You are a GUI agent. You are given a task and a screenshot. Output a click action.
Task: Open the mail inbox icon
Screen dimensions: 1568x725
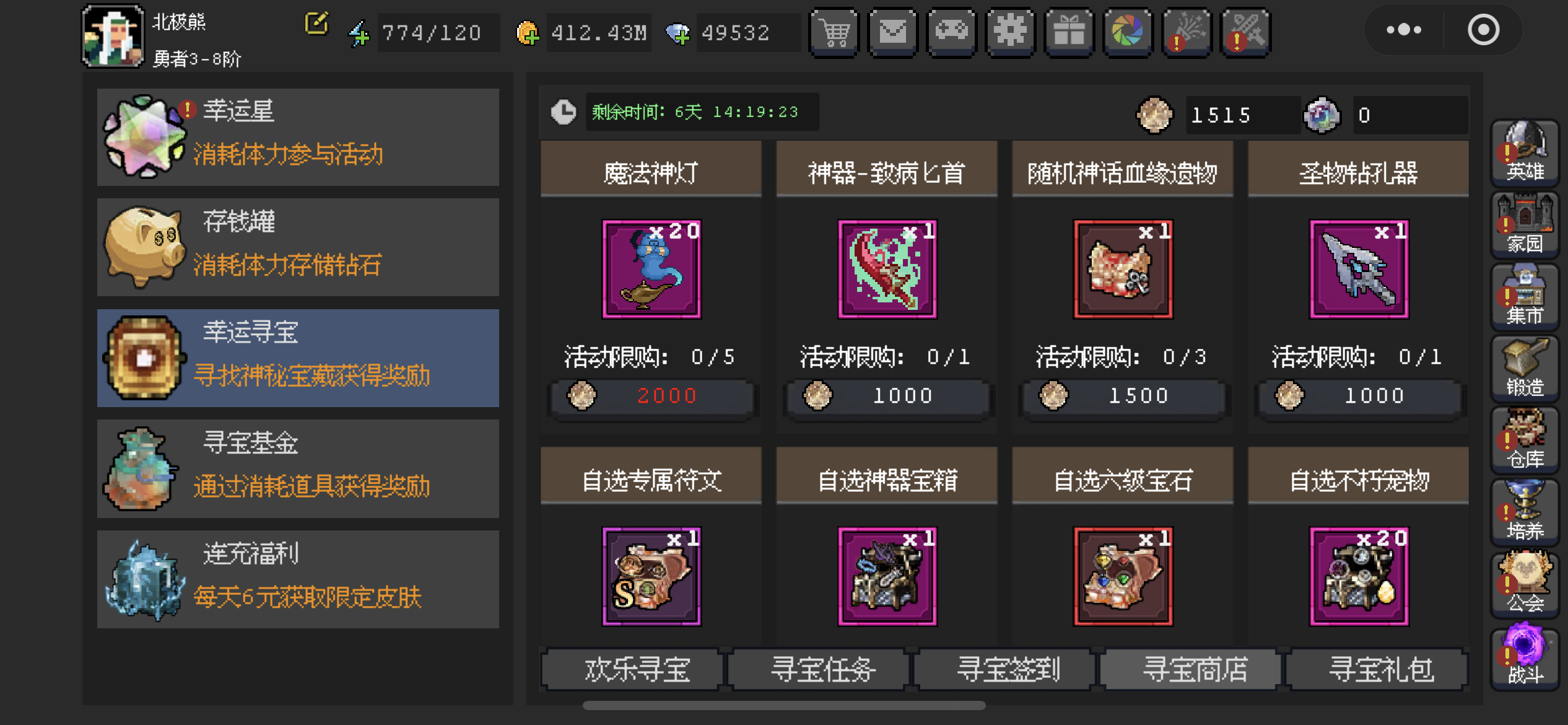coord(892,32)
